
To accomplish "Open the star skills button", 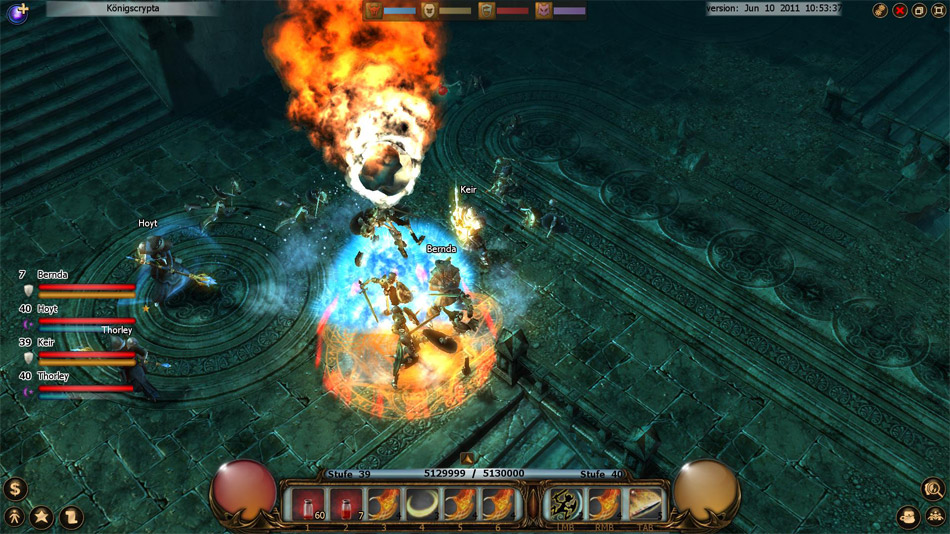I will click(42, 517).
